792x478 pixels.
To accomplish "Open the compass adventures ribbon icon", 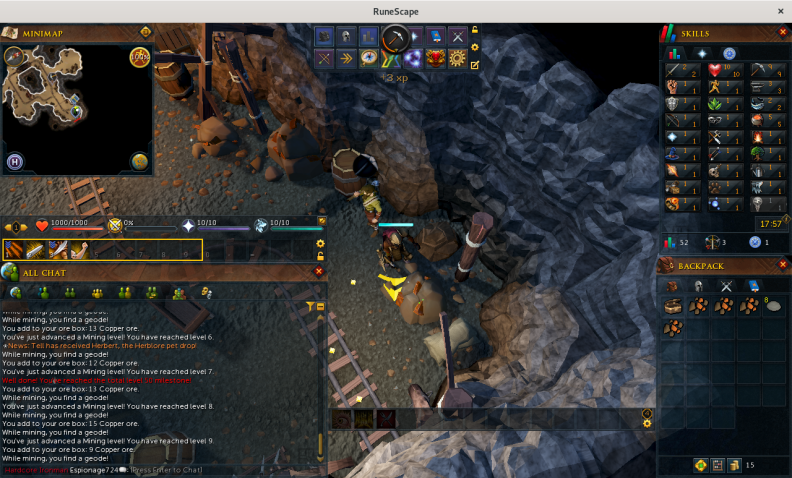I will click(x=368, y=58).
